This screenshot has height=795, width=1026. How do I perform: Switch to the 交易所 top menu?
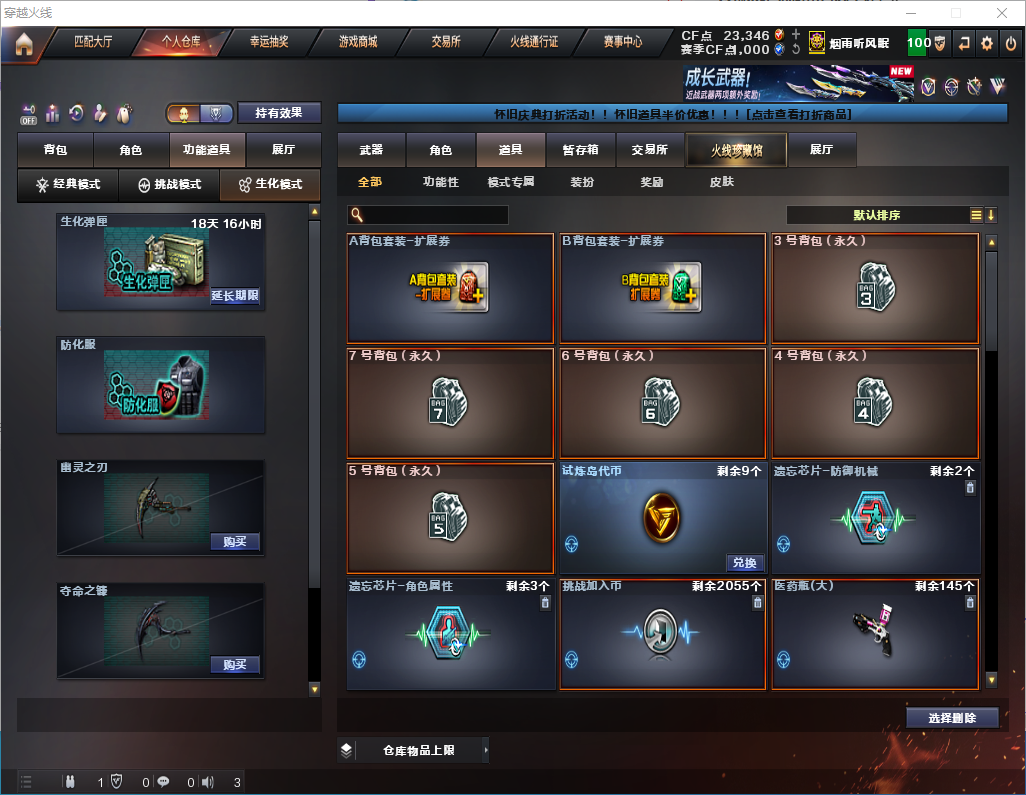pos(446,43)
